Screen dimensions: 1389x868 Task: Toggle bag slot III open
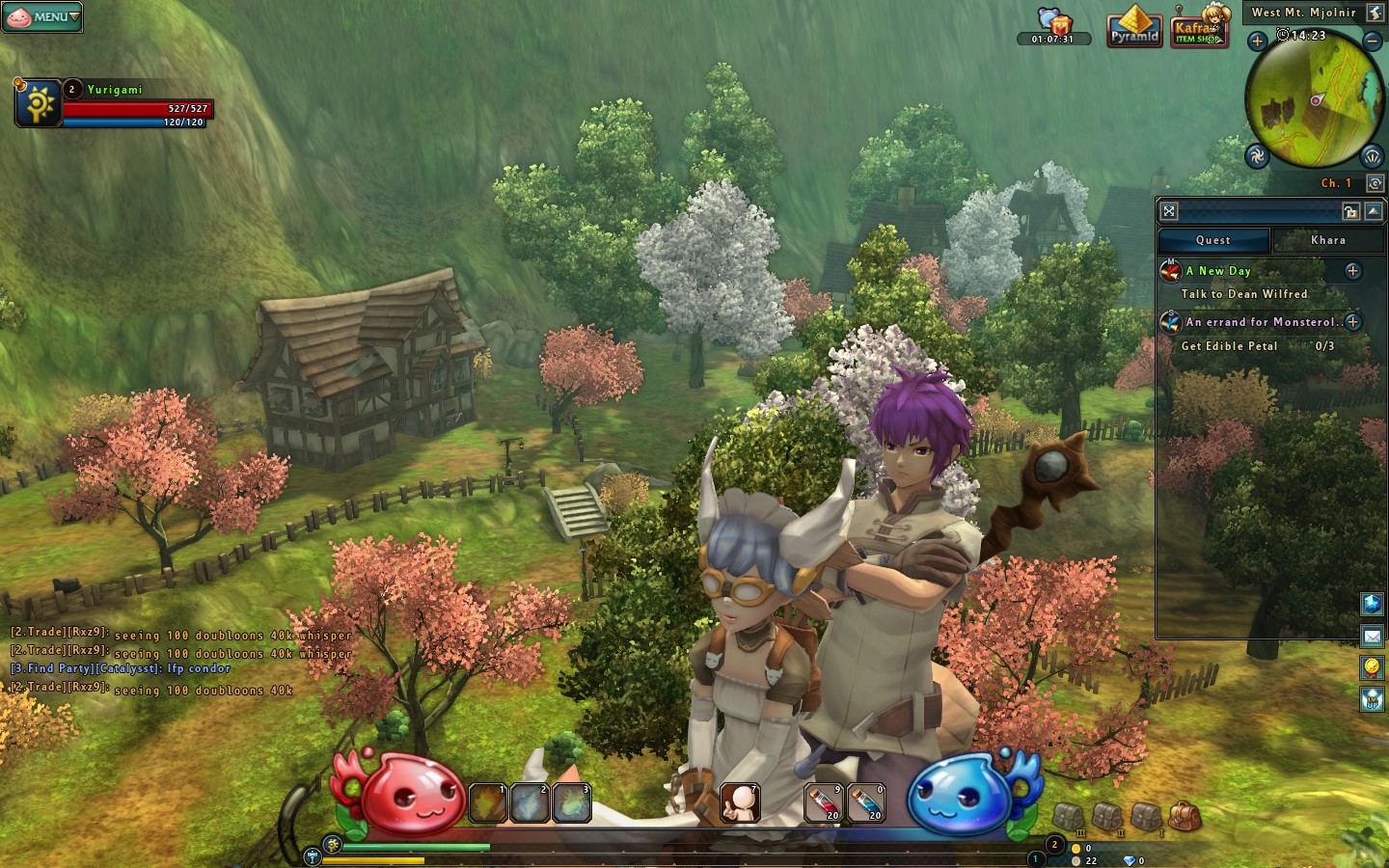(x=1068, y=815)
